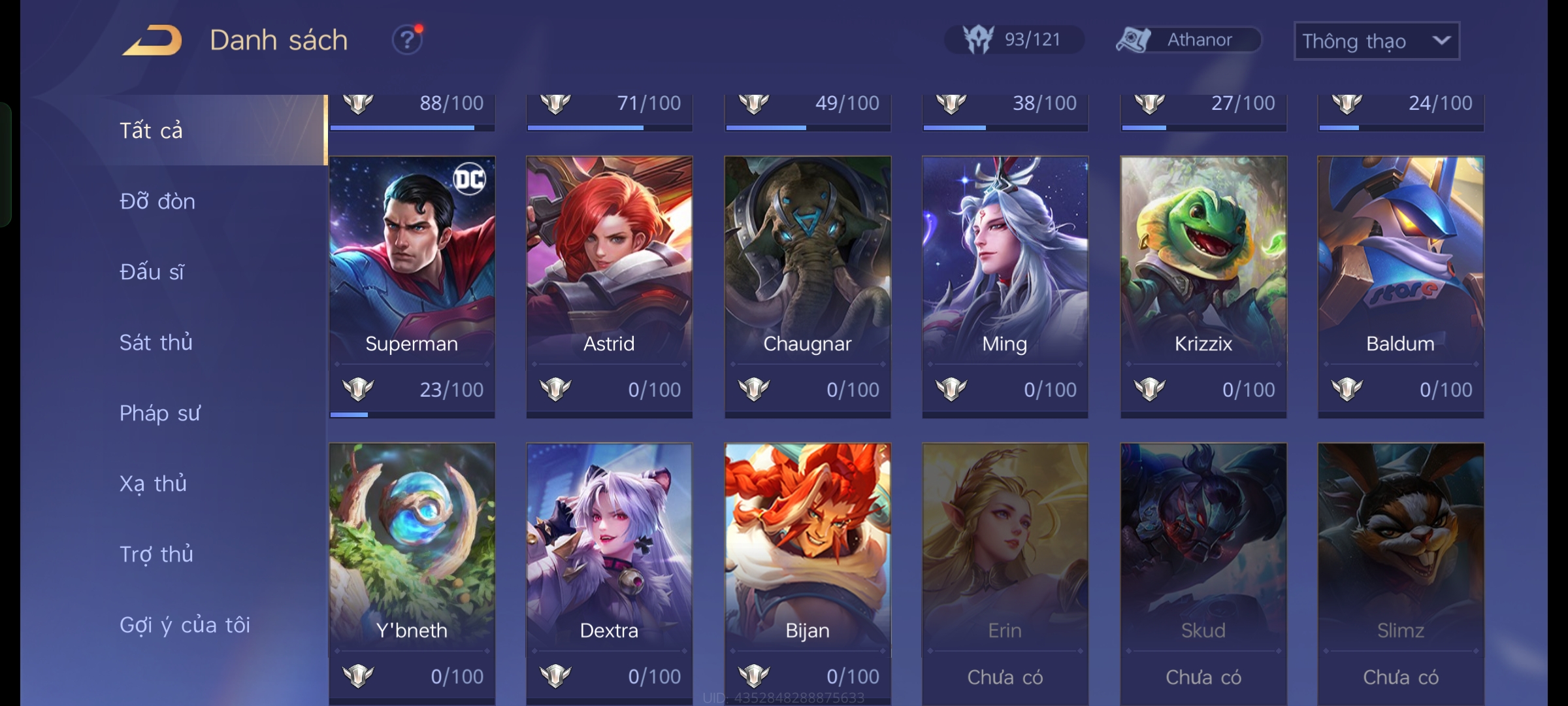Screen dimensions: 1568x706
Task: Go back using the golden arrow
Action: pyautogui.click(x=152, y=41)
